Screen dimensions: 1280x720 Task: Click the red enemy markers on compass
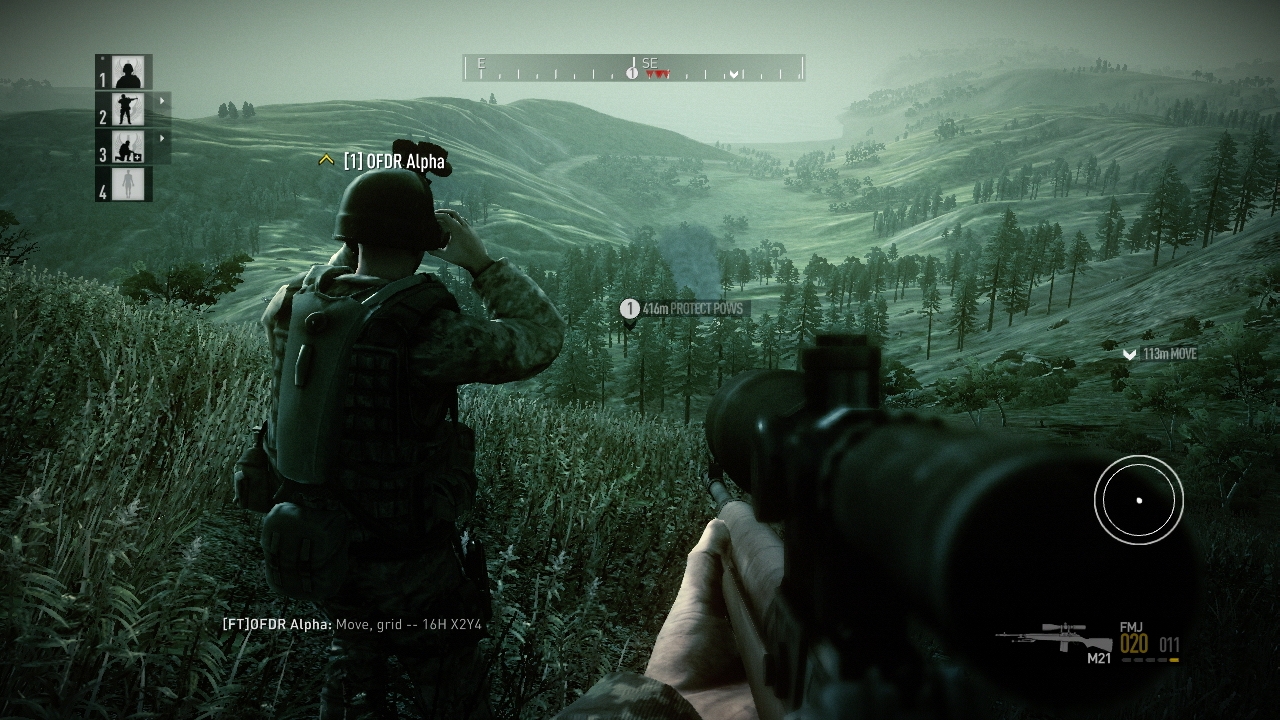tap(657, 75)
